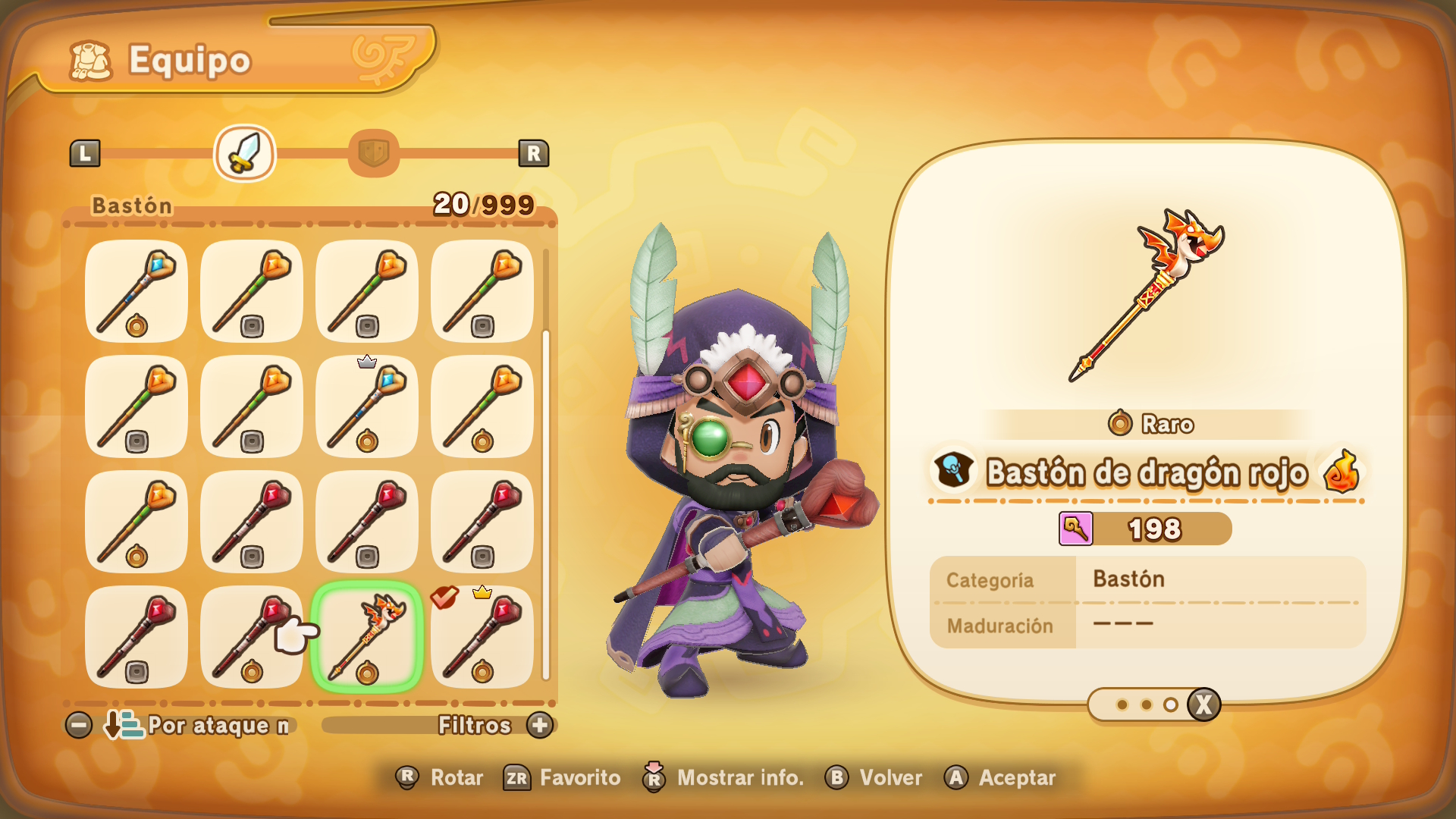Choose the blue-gem staff without a crown
1456x819 pixels.
(136, 291)
